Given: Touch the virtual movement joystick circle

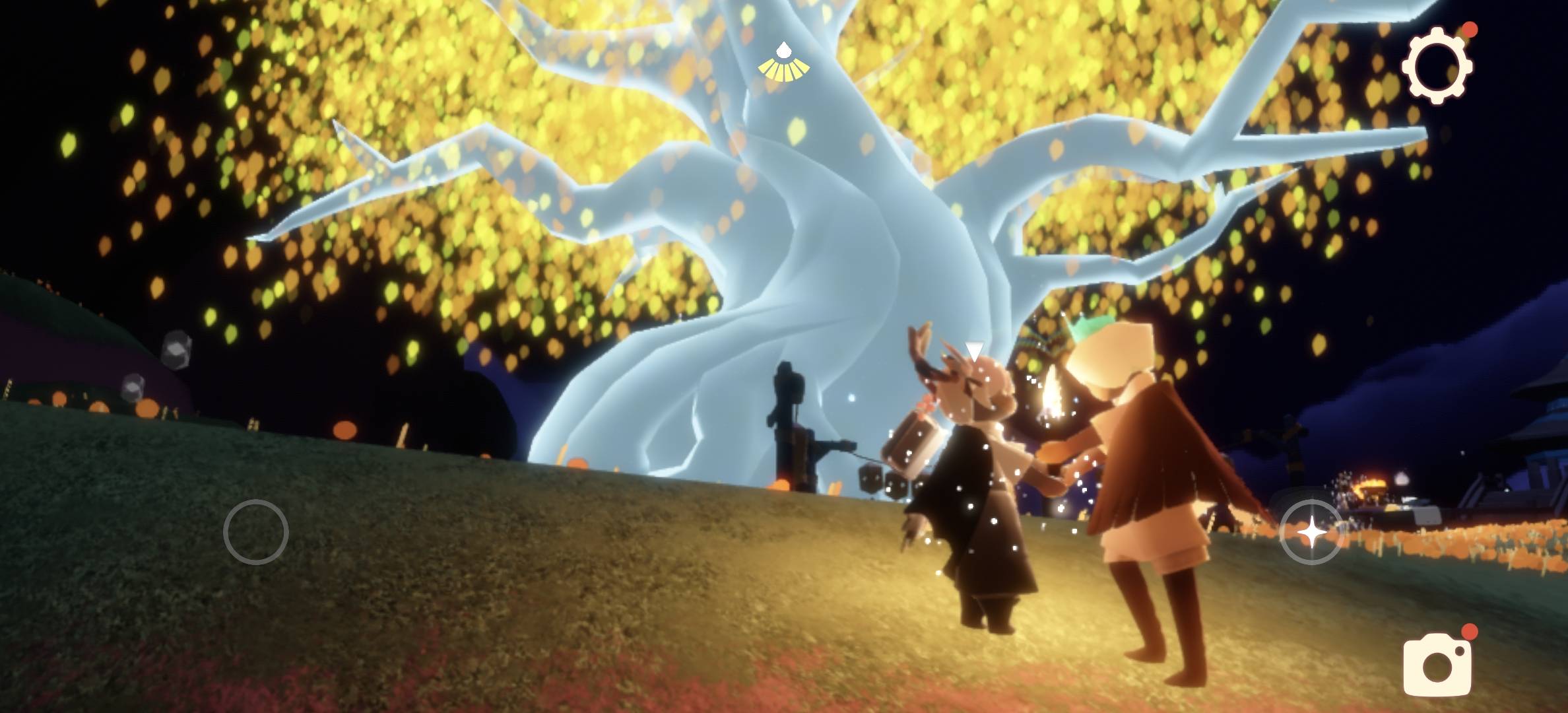Looking at the screenshot, I should pyautogui.click(x=256, y=531).
